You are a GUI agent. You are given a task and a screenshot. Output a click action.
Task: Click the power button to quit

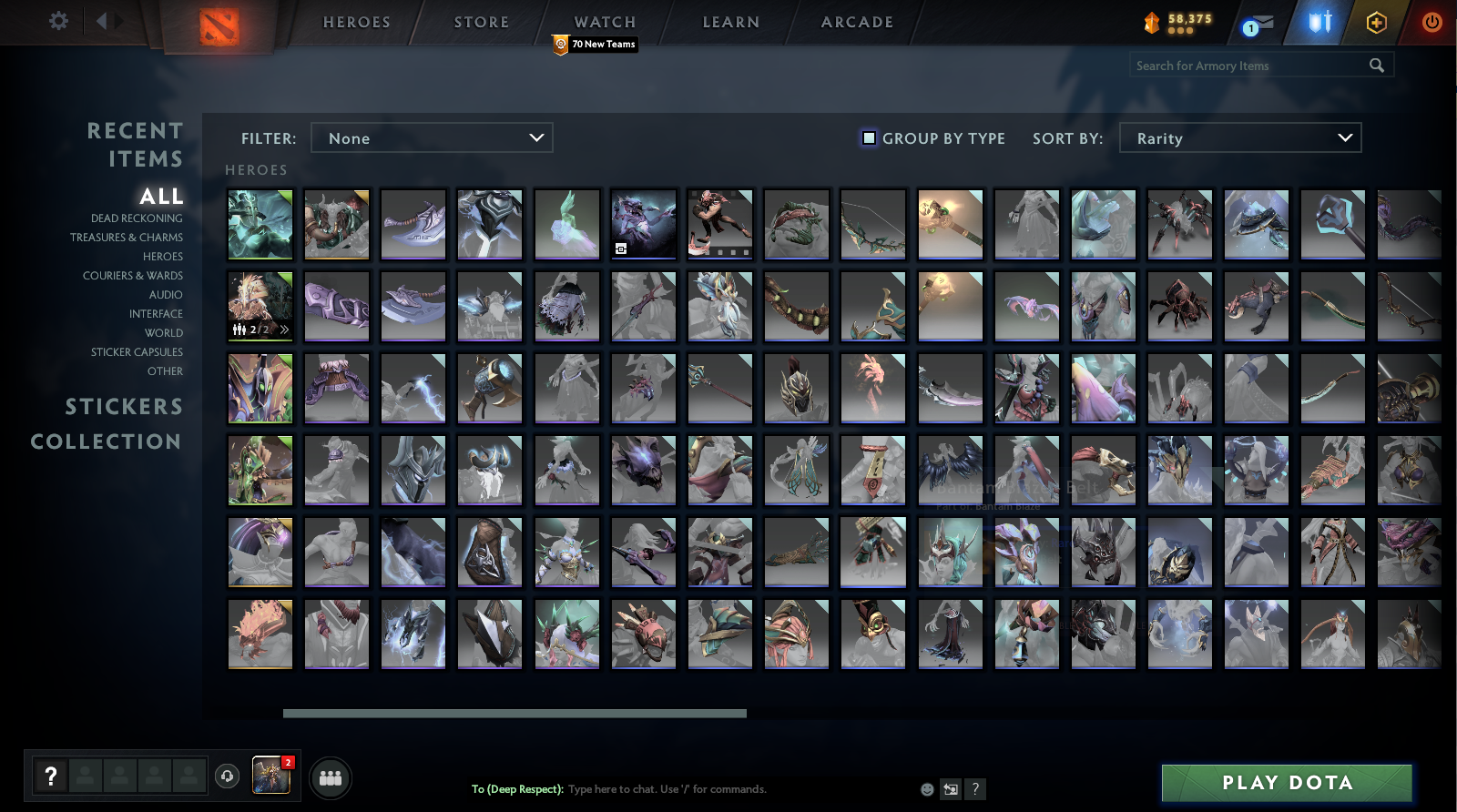pos(1434,23)
